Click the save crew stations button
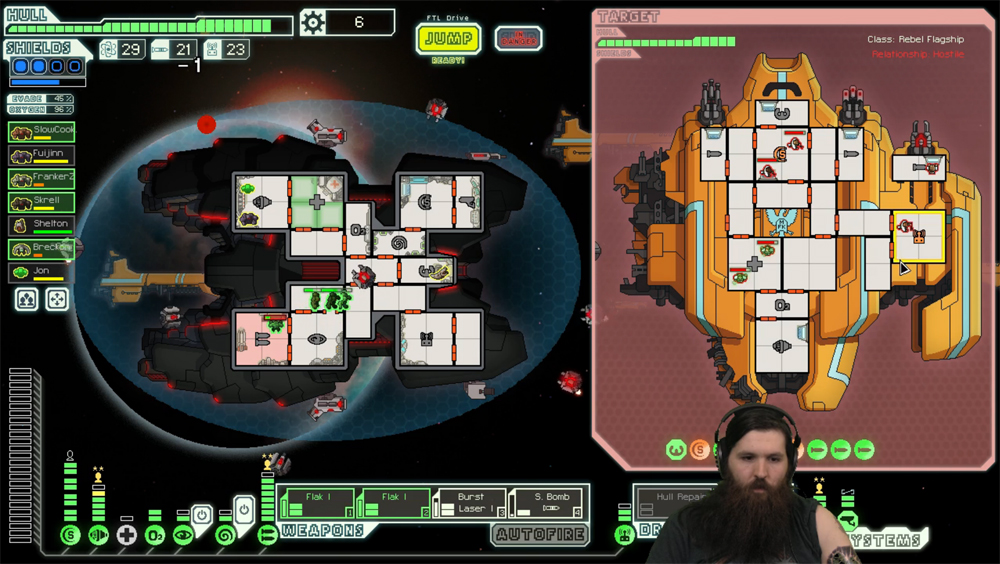 point(27,299)
